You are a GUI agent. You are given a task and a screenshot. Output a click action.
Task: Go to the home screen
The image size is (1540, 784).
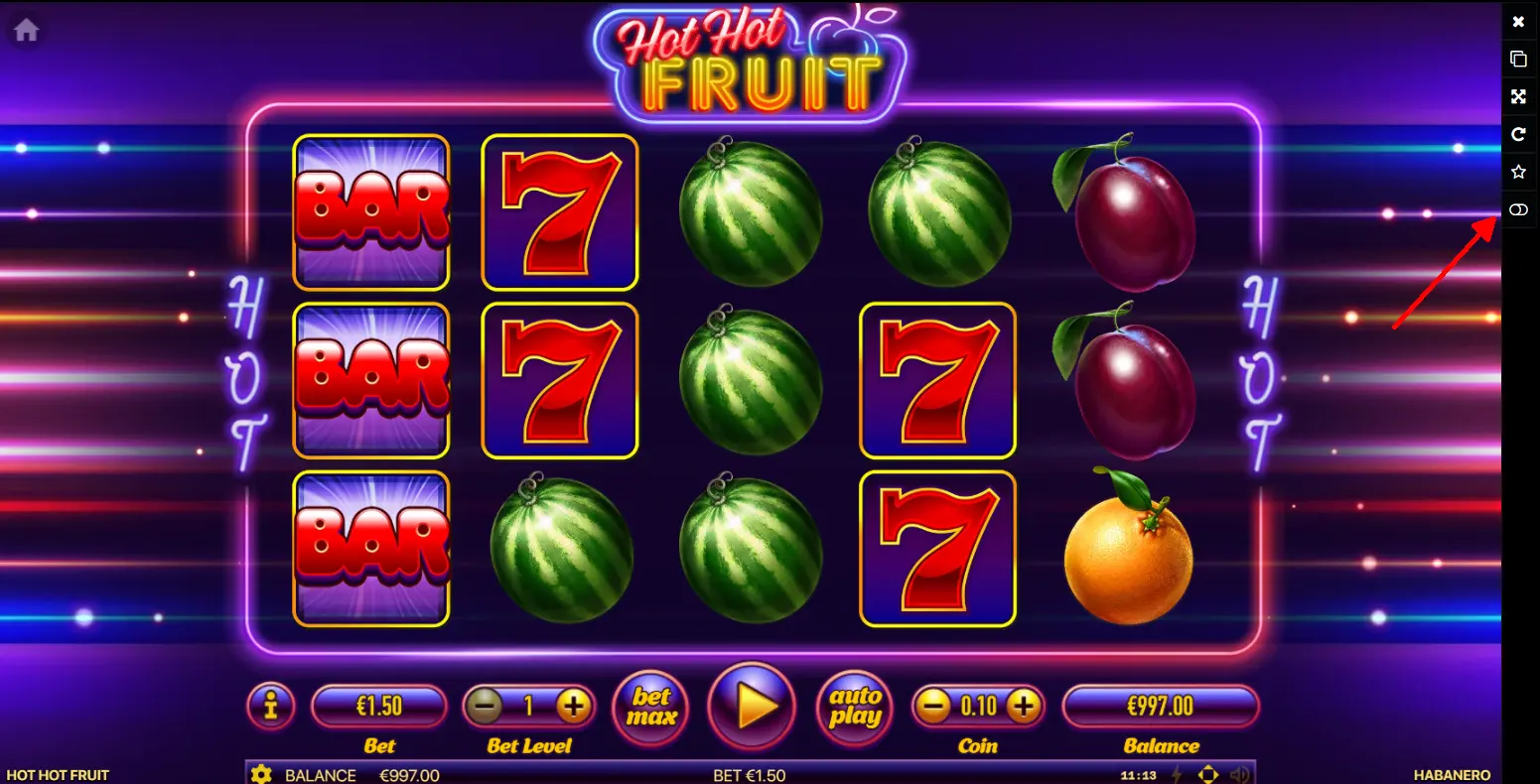pyautogui.click(x=26, y=31)
